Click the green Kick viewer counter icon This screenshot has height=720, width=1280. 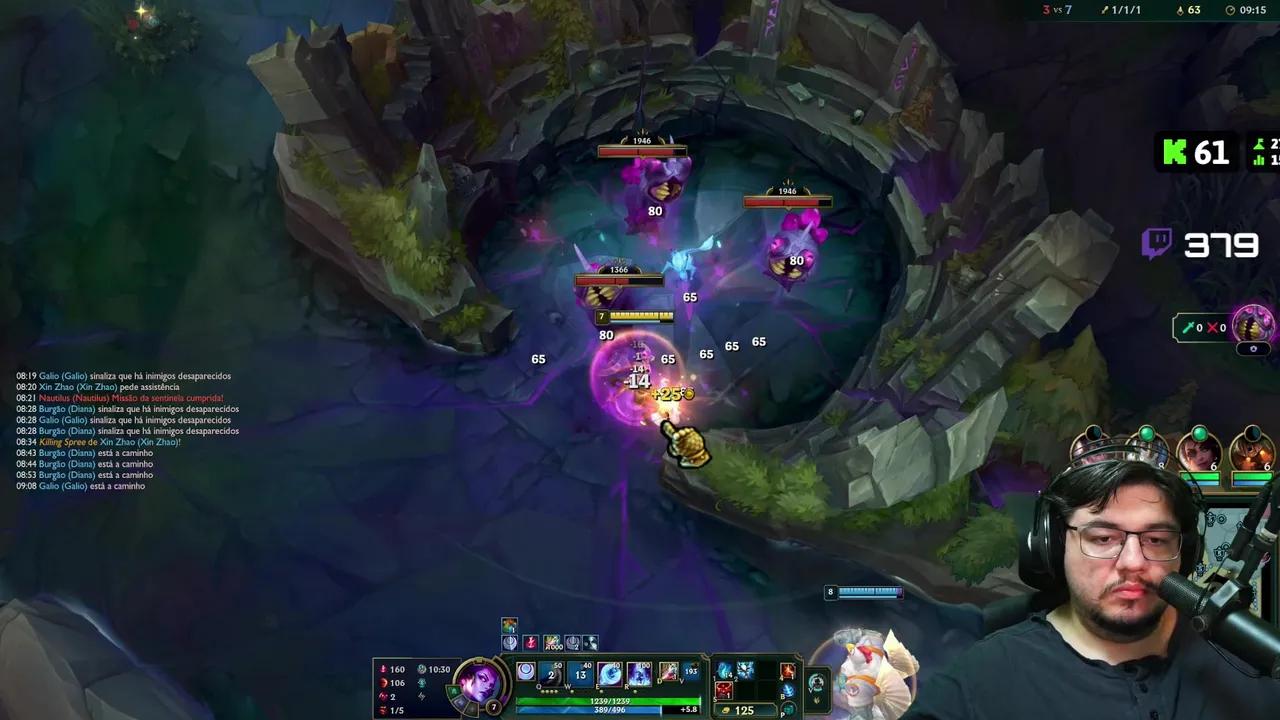[1174, 152]
